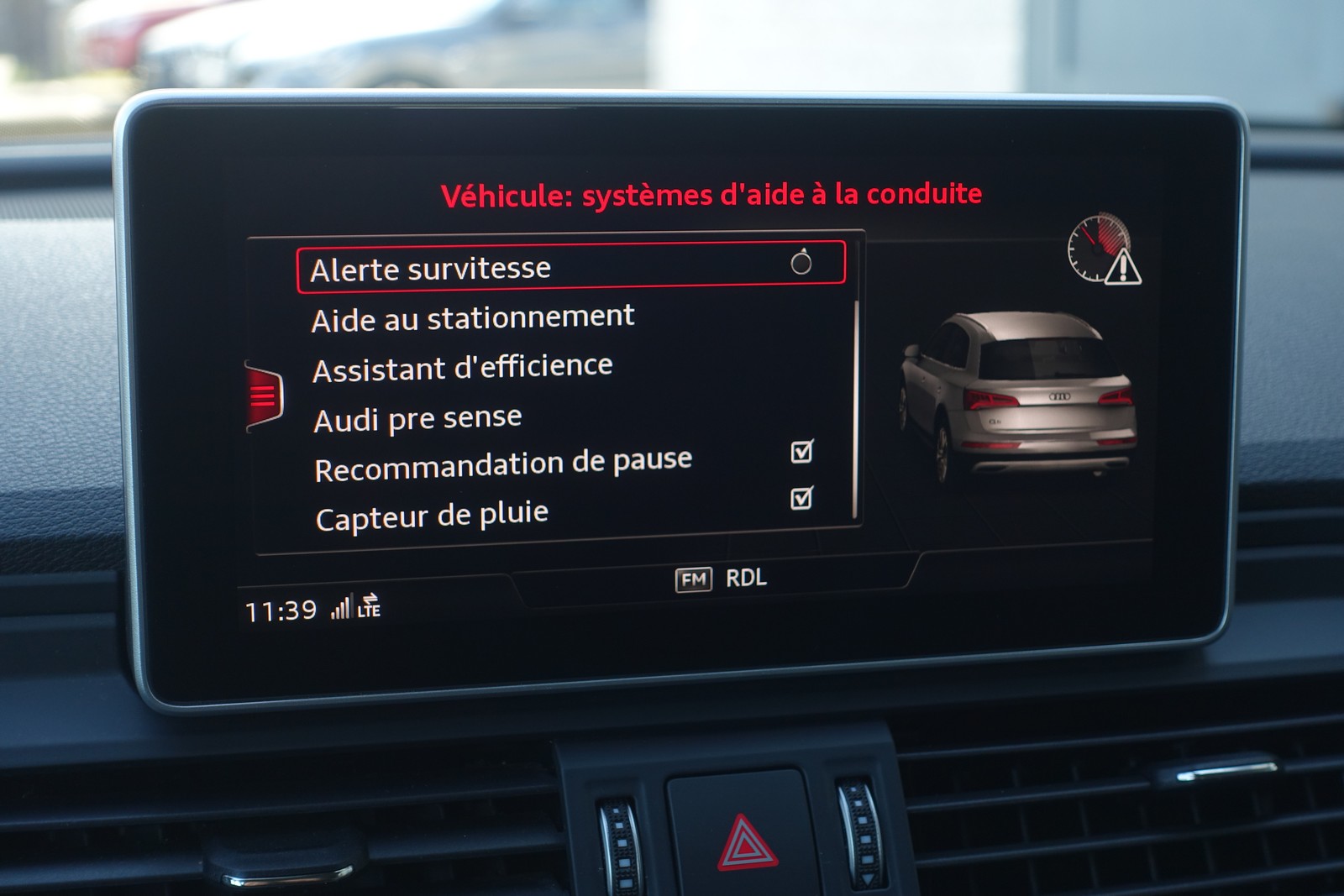Viewport: 1344px width, 896px height.
Task: Open the Audi pre sense menu
Action: [417, 418]
